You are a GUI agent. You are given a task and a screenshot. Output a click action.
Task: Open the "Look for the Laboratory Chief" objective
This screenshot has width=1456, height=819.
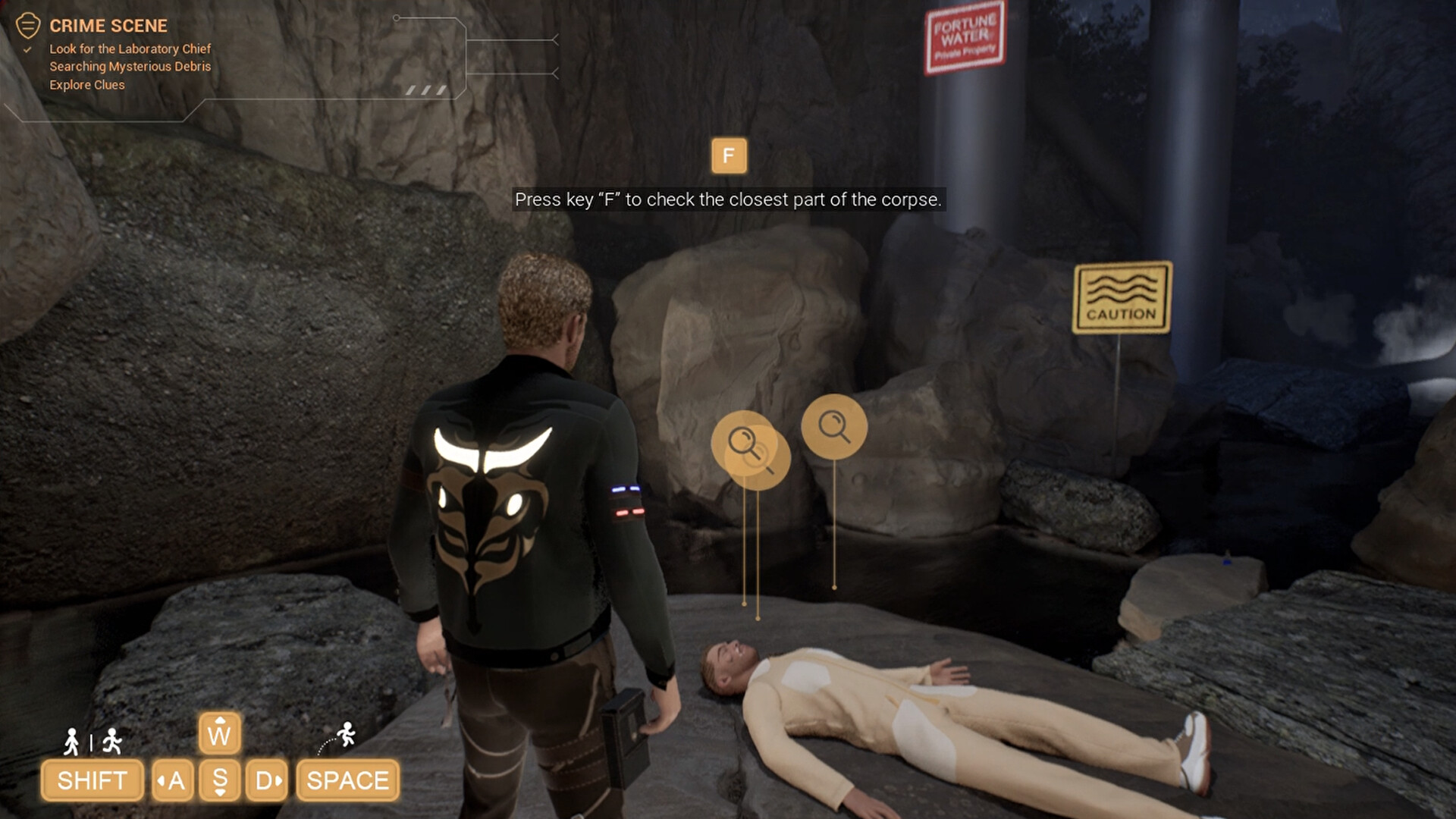click(x=130, y=49)
